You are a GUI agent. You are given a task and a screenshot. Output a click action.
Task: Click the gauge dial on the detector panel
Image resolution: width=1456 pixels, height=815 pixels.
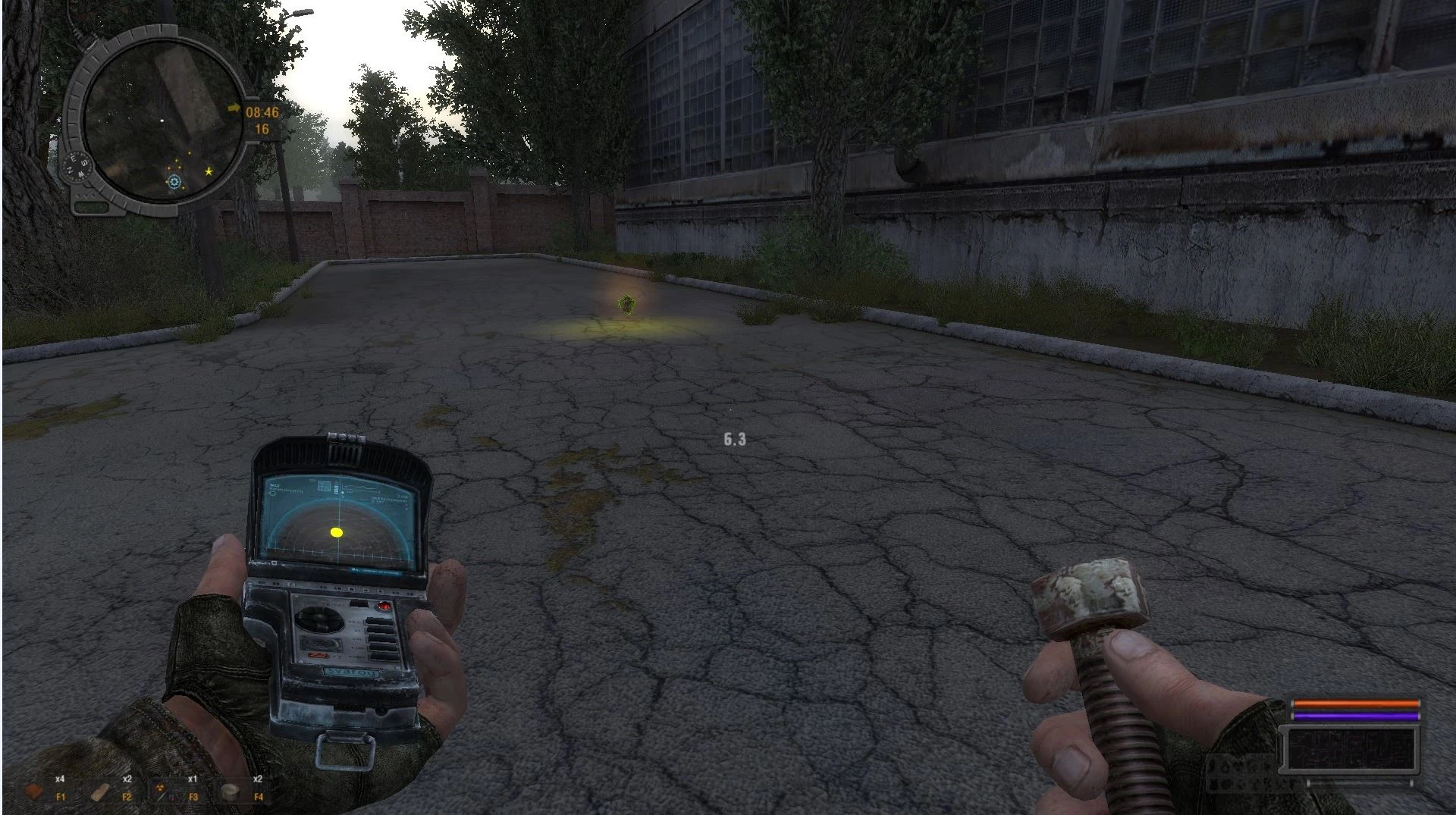318,619
